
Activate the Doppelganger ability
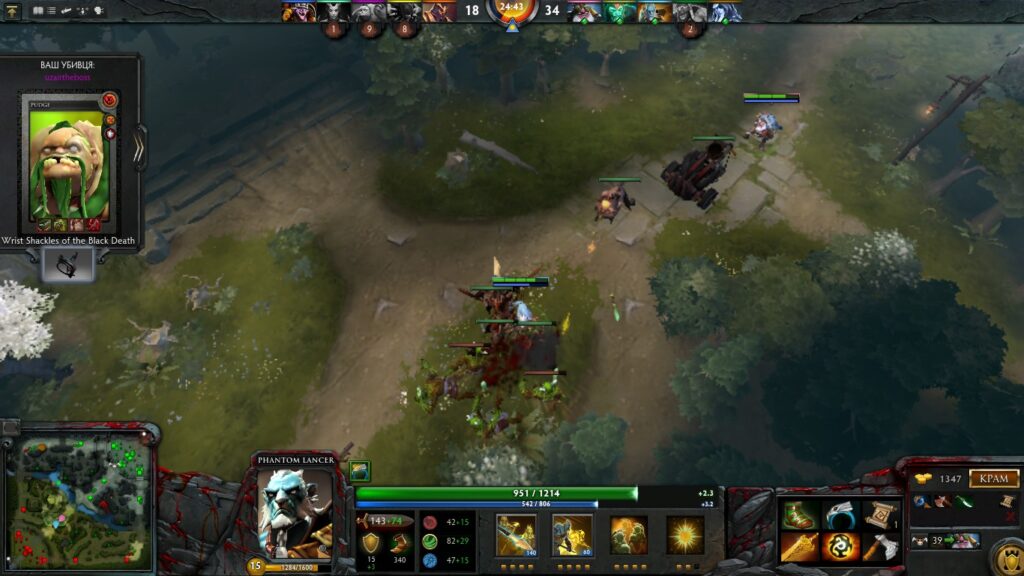coord(572,535)
